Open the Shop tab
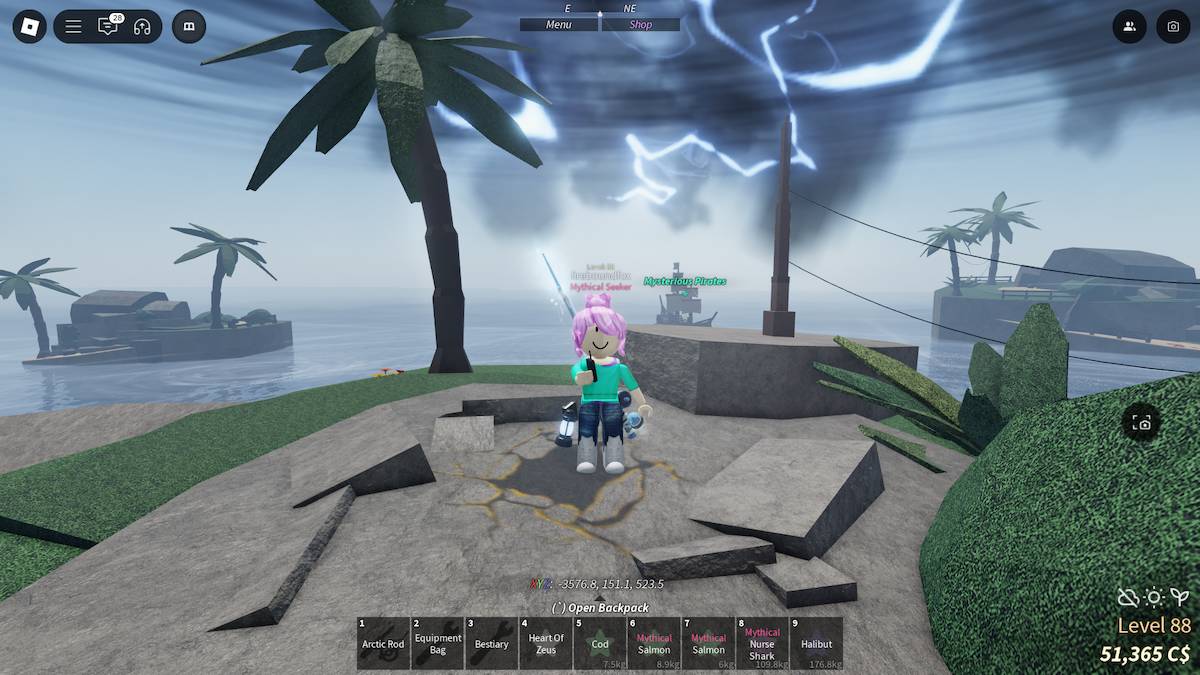Image resolution: width=1200 pixels, height=675 pixels. 641,25
